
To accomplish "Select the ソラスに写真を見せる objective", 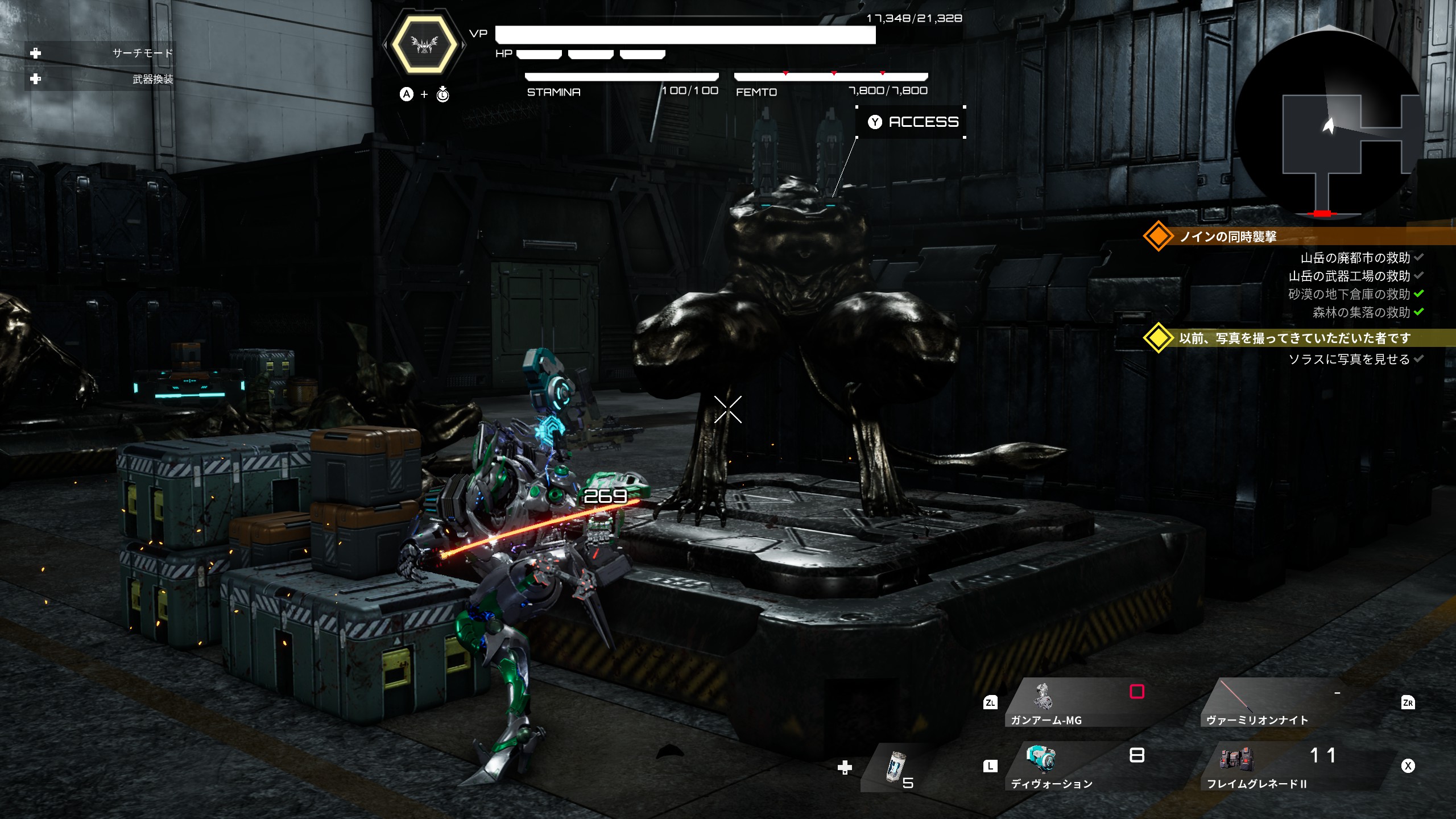I will (1349, 359).
